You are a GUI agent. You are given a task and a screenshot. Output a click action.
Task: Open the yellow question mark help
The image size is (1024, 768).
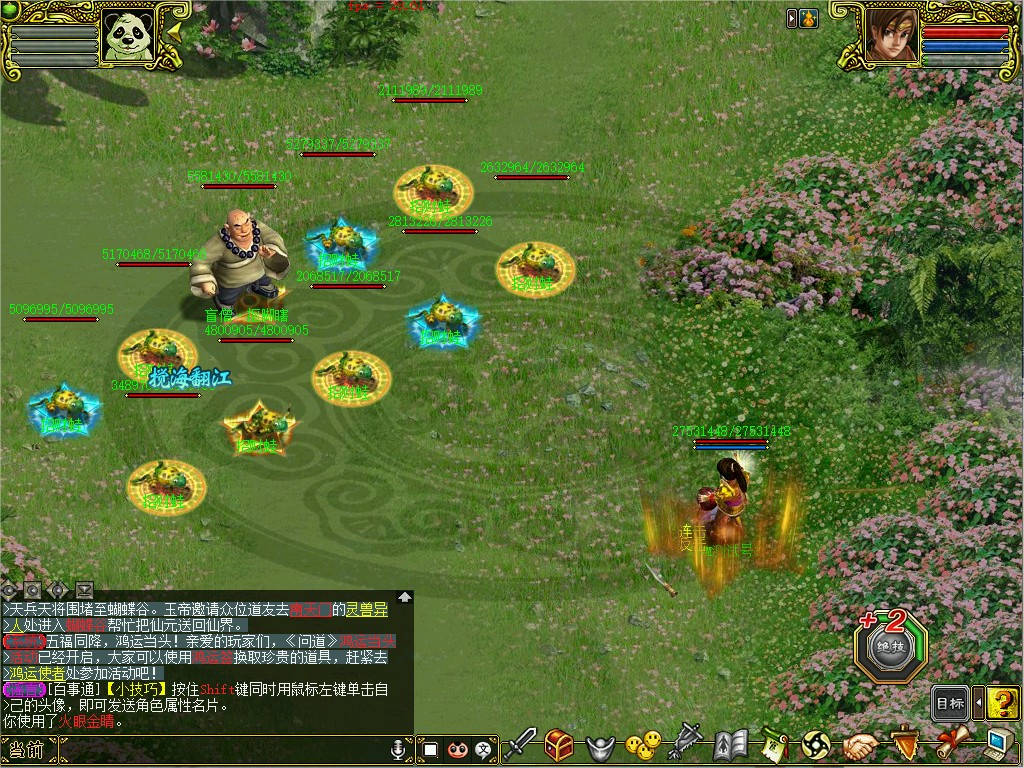[1002, 703]
